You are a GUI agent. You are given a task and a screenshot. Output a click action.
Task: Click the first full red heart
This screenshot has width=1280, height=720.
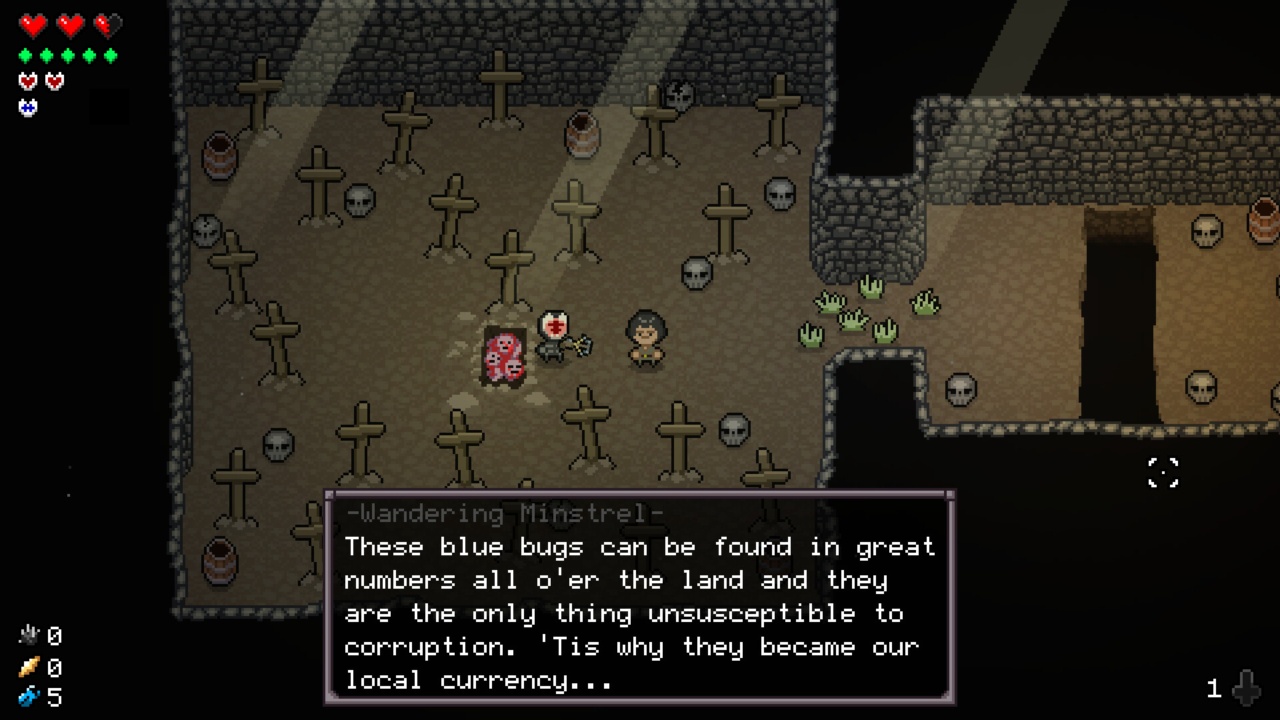pyautogui.click(x=33, y=25)
